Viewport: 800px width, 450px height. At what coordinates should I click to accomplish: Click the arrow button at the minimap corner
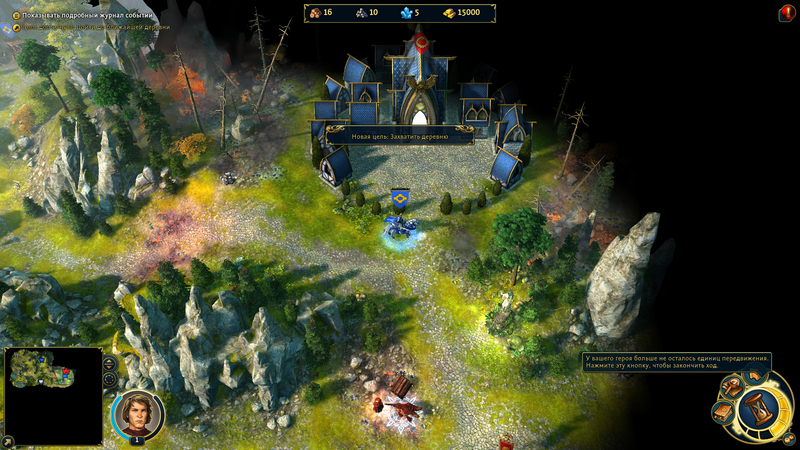point(9,440)
